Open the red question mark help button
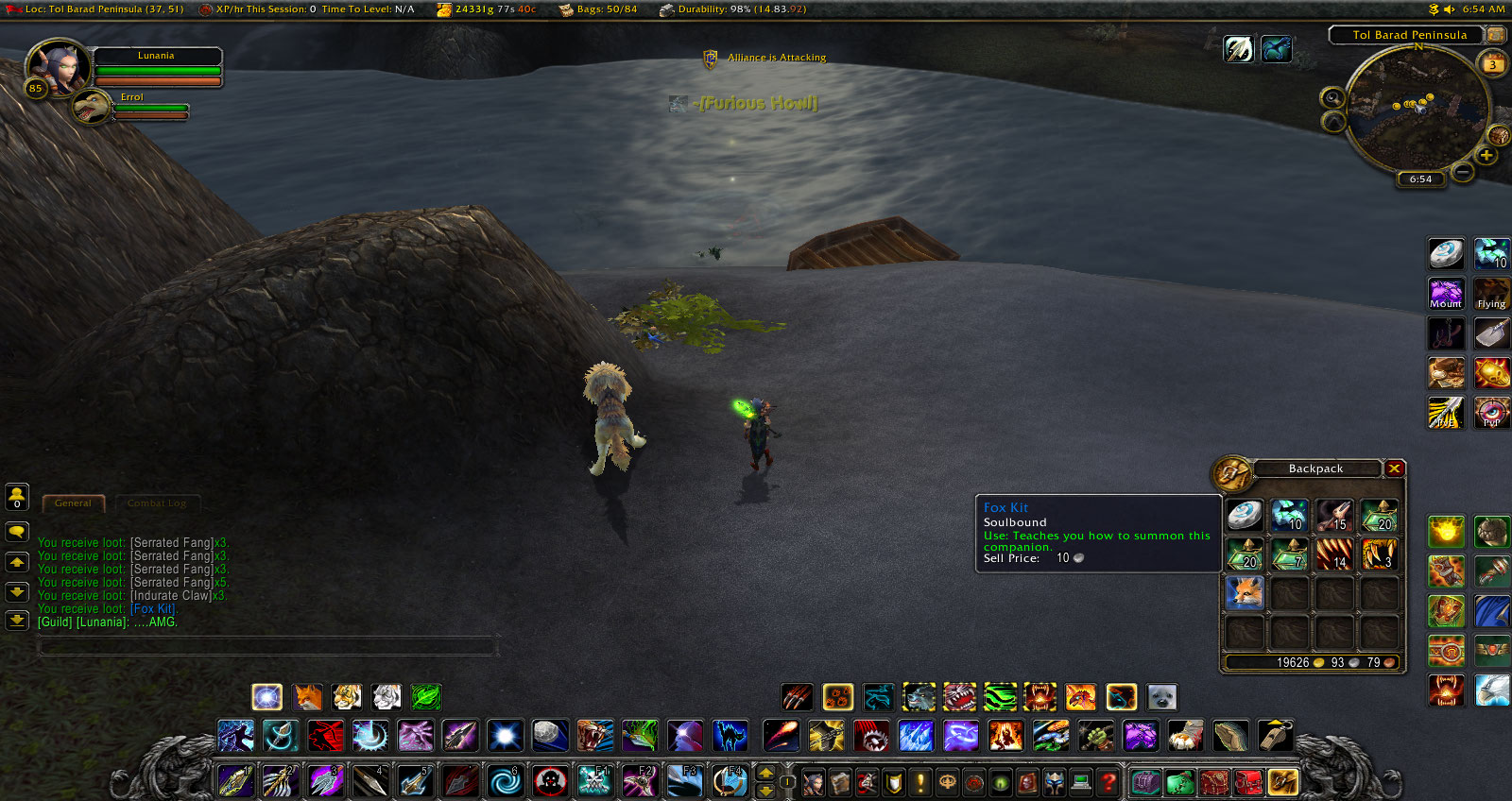Viewport: 1512px width, 801px height. (1108, 782)
